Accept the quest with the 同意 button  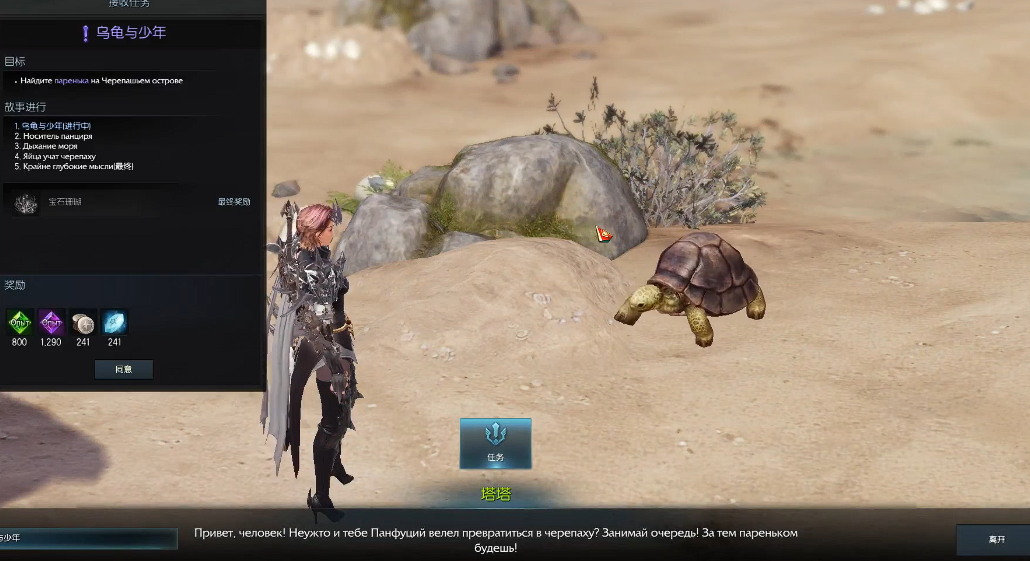click(124, 369)
